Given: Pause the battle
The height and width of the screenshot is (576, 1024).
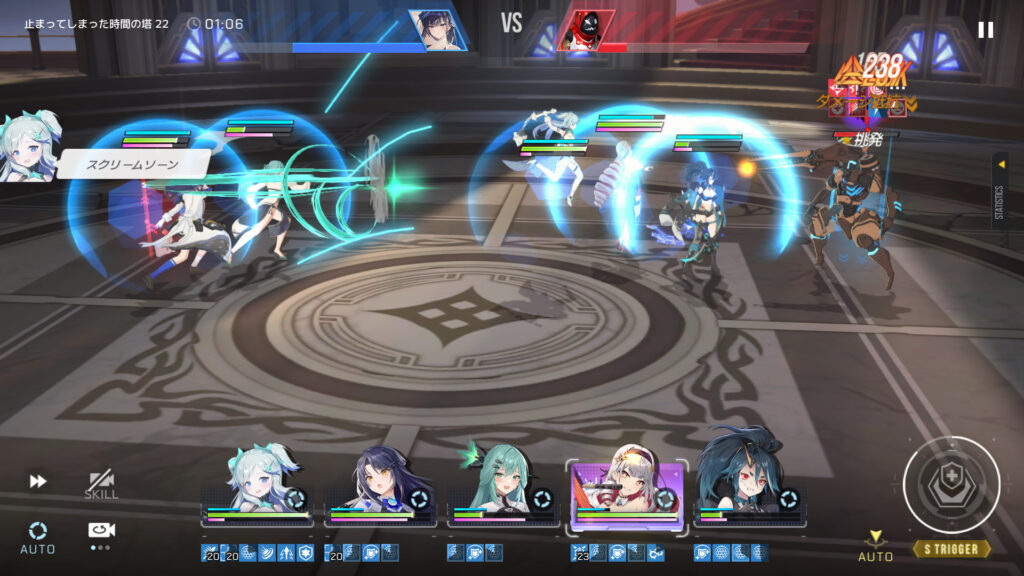Looking at the screenshot, I should 986,30.
